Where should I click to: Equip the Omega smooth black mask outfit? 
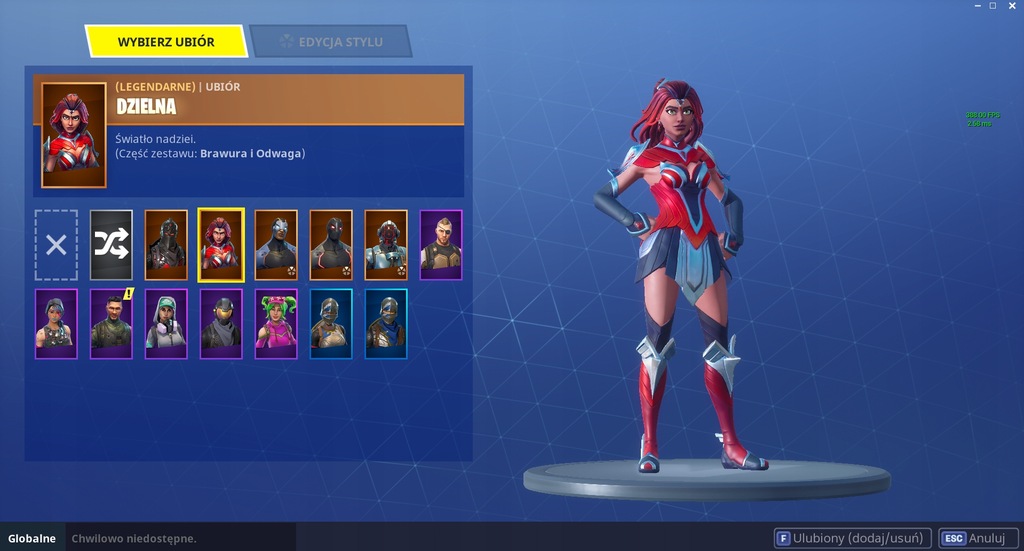(x=331, y=245)
